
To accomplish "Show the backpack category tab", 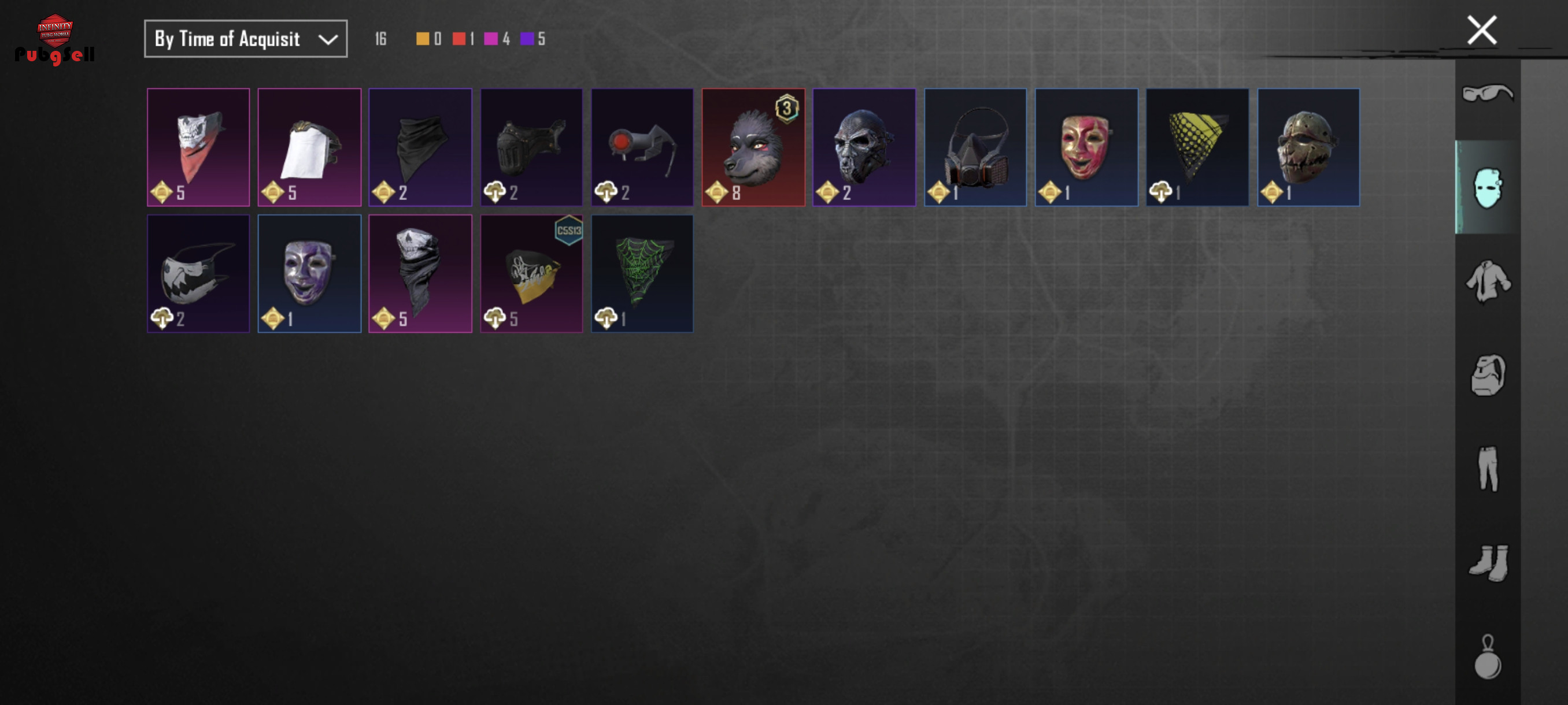I will [x=1487, y=375].
